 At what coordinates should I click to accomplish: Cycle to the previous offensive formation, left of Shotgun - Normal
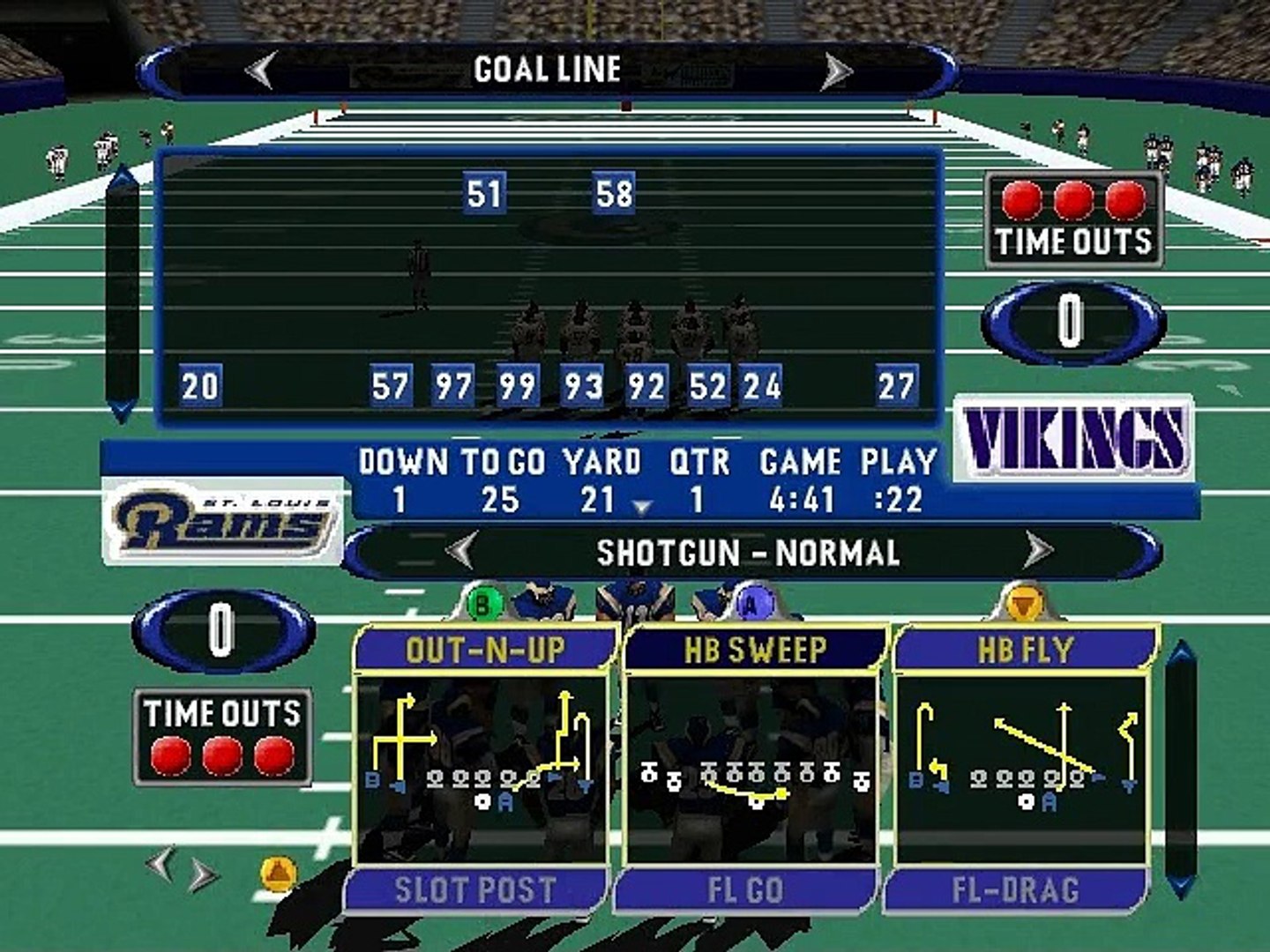462,552
